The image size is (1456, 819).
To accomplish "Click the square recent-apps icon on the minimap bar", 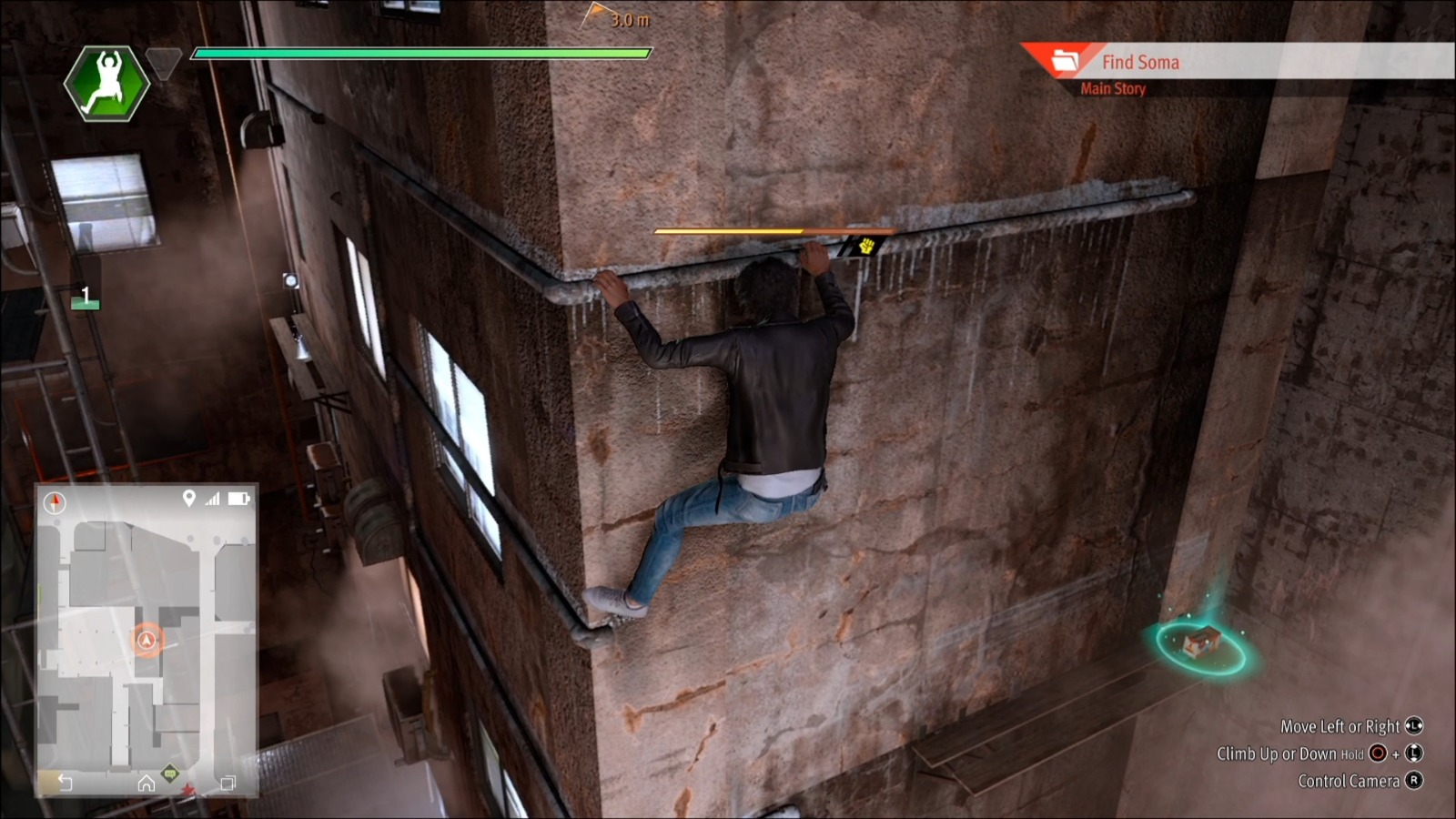I will point(229,783).
